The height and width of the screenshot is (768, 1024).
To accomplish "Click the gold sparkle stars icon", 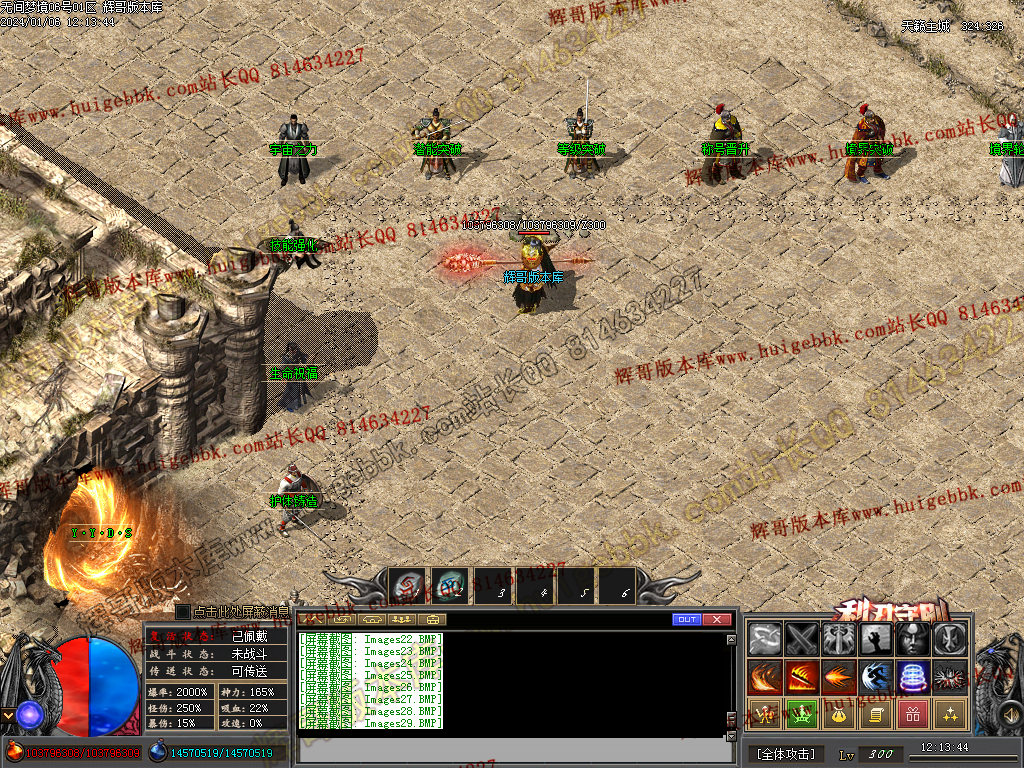I will [x=950, y=714].
